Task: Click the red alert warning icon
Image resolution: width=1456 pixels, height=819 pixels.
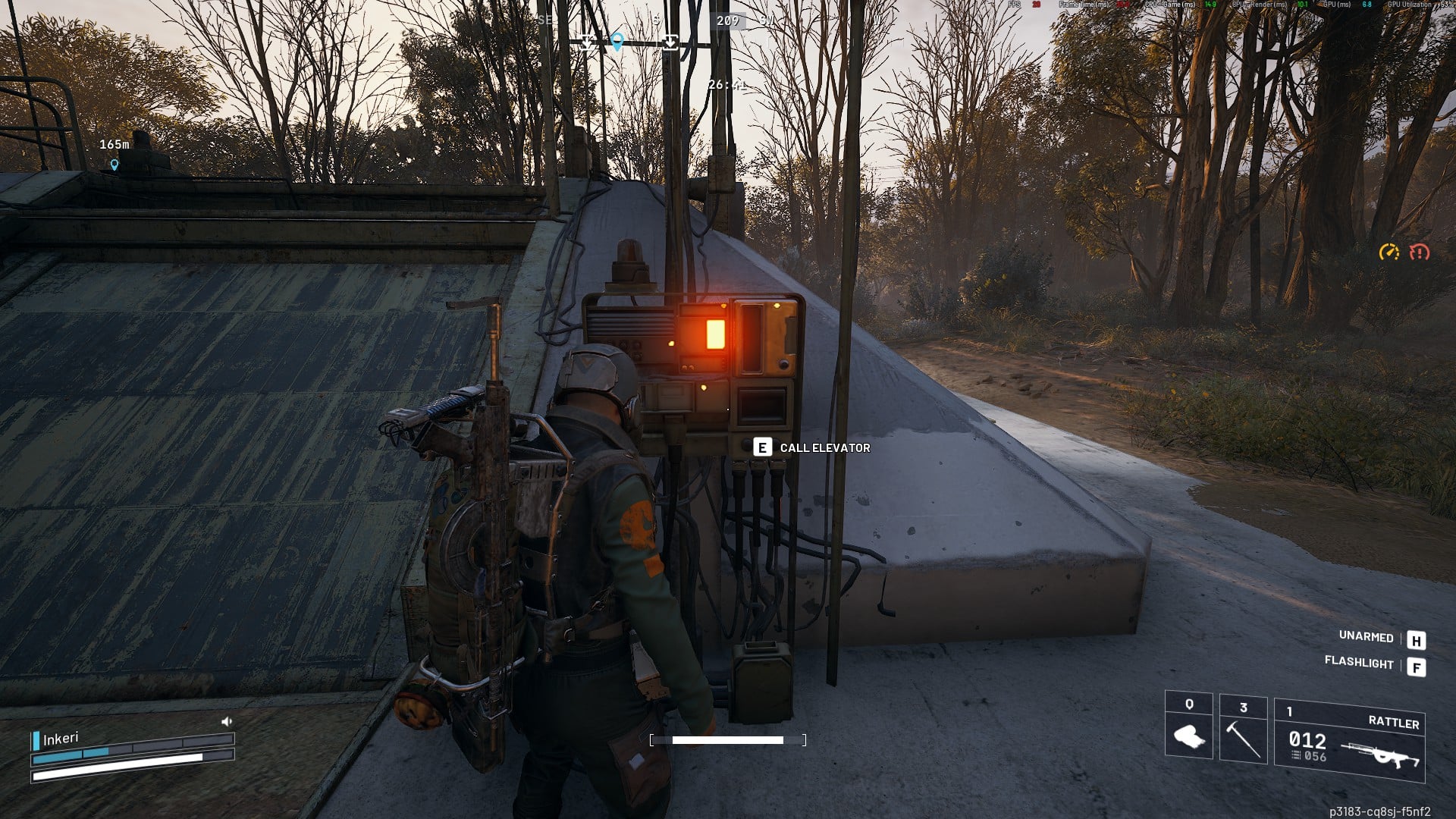Action: (x=1419, y=252)
